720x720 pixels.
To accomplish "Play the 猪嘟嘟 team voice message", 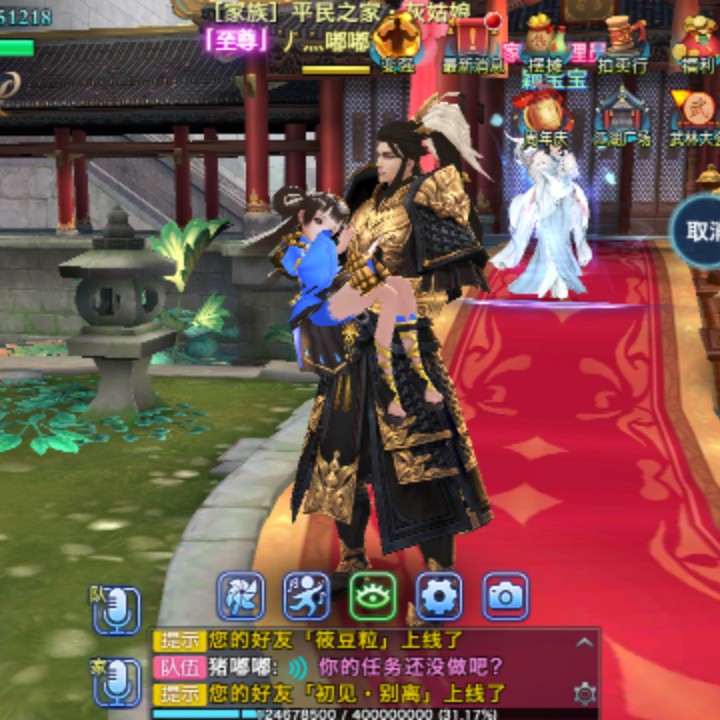I will click(x=298, y=667).
